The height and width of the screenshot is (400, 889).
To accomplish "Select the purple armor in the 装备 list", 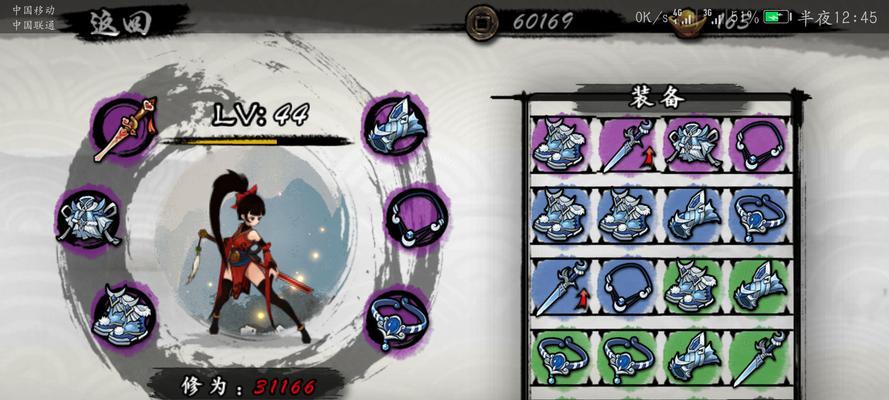I will click(x=692, y=143).
